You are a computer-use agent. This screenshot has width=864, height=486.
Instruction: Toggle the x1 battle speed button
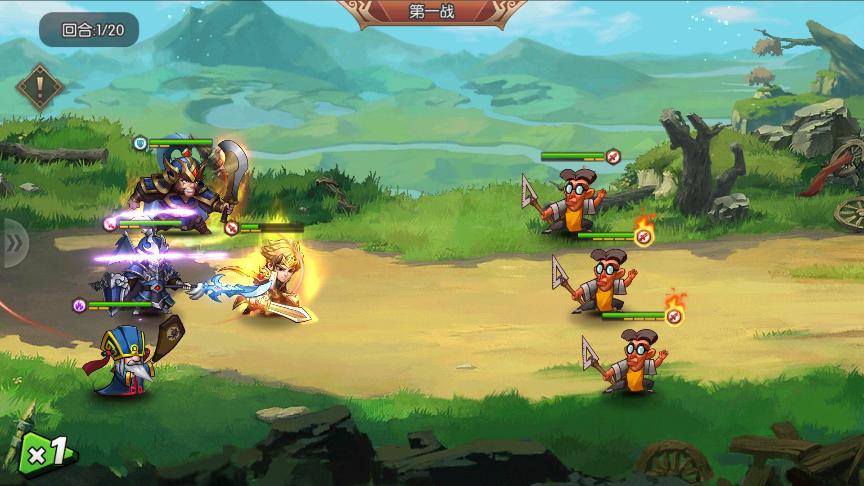click(47, 453)
